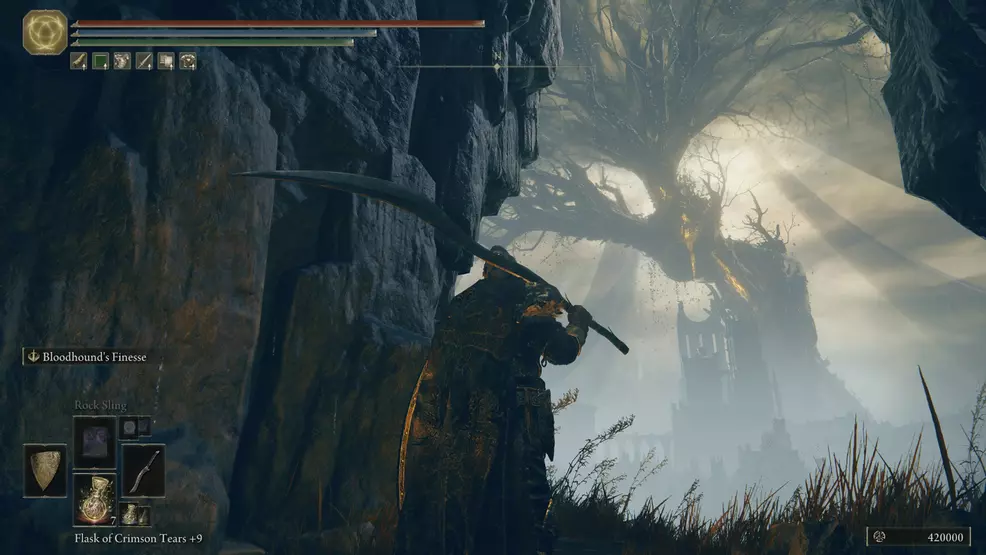Click the golden Great Rune emblem
The width and height of the screenshot is (986, 555).
coord(45,32)
